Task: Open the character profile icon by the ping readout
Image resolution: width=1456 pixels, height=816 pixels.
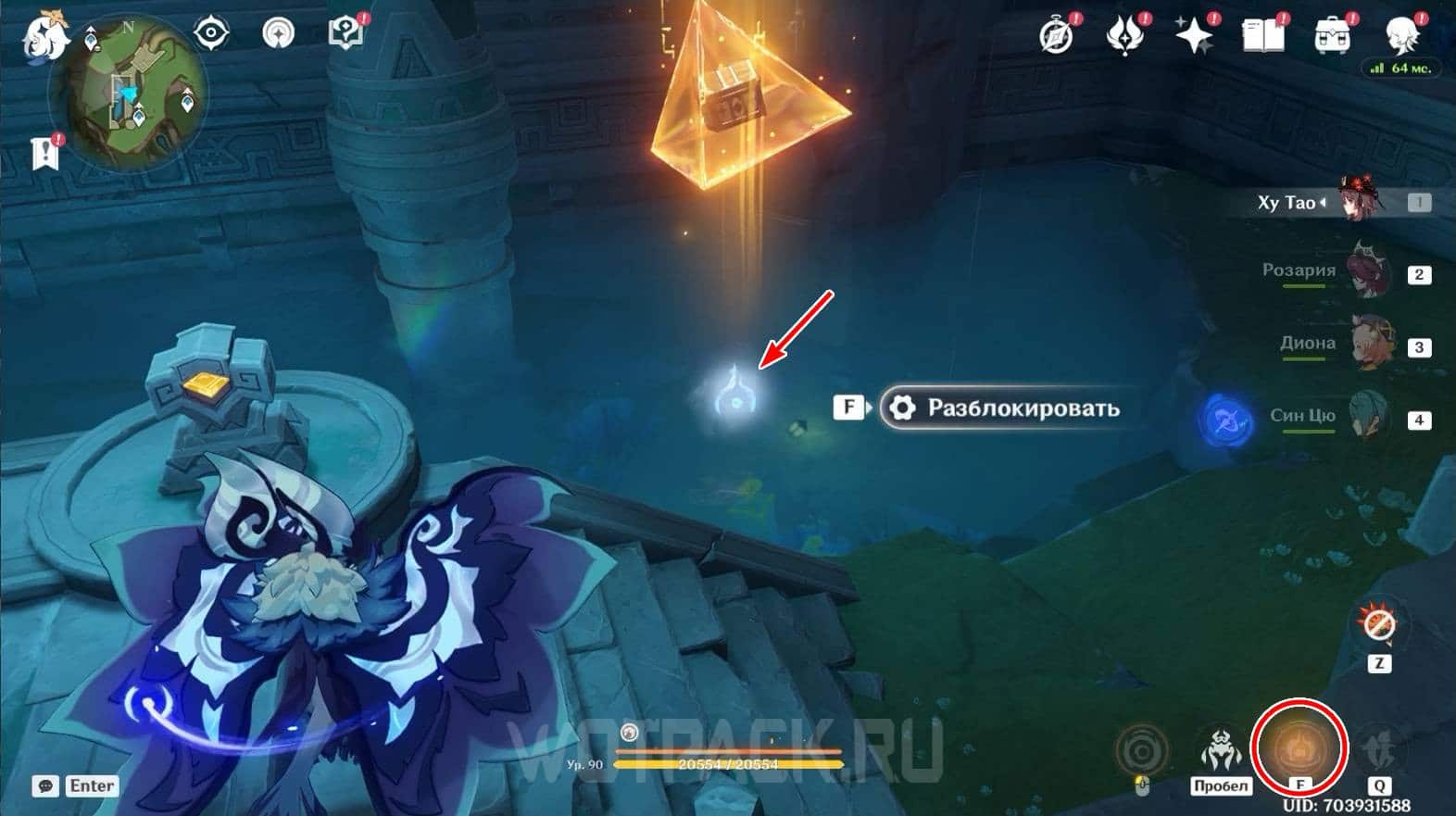Action: [1400, 35]
